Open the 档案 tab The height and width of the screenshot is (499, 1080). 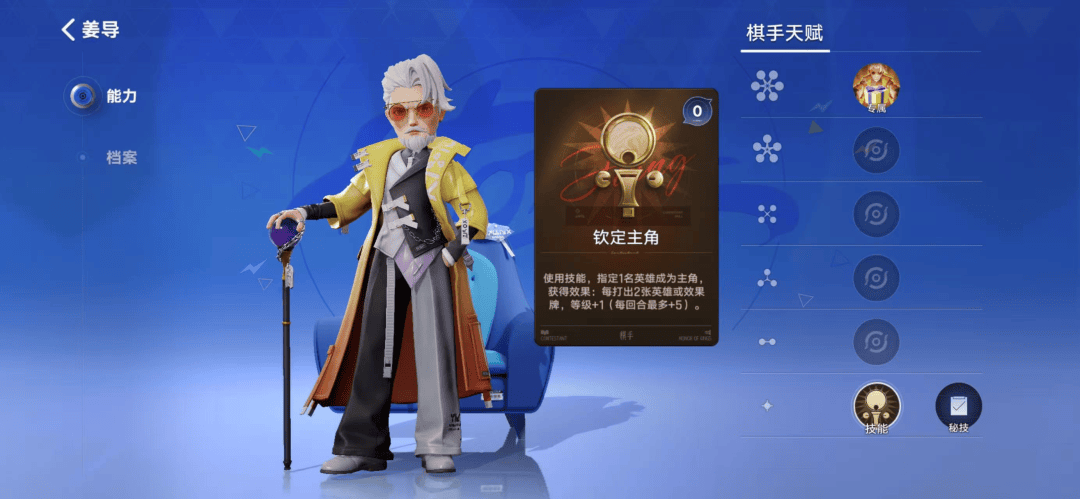120,158
